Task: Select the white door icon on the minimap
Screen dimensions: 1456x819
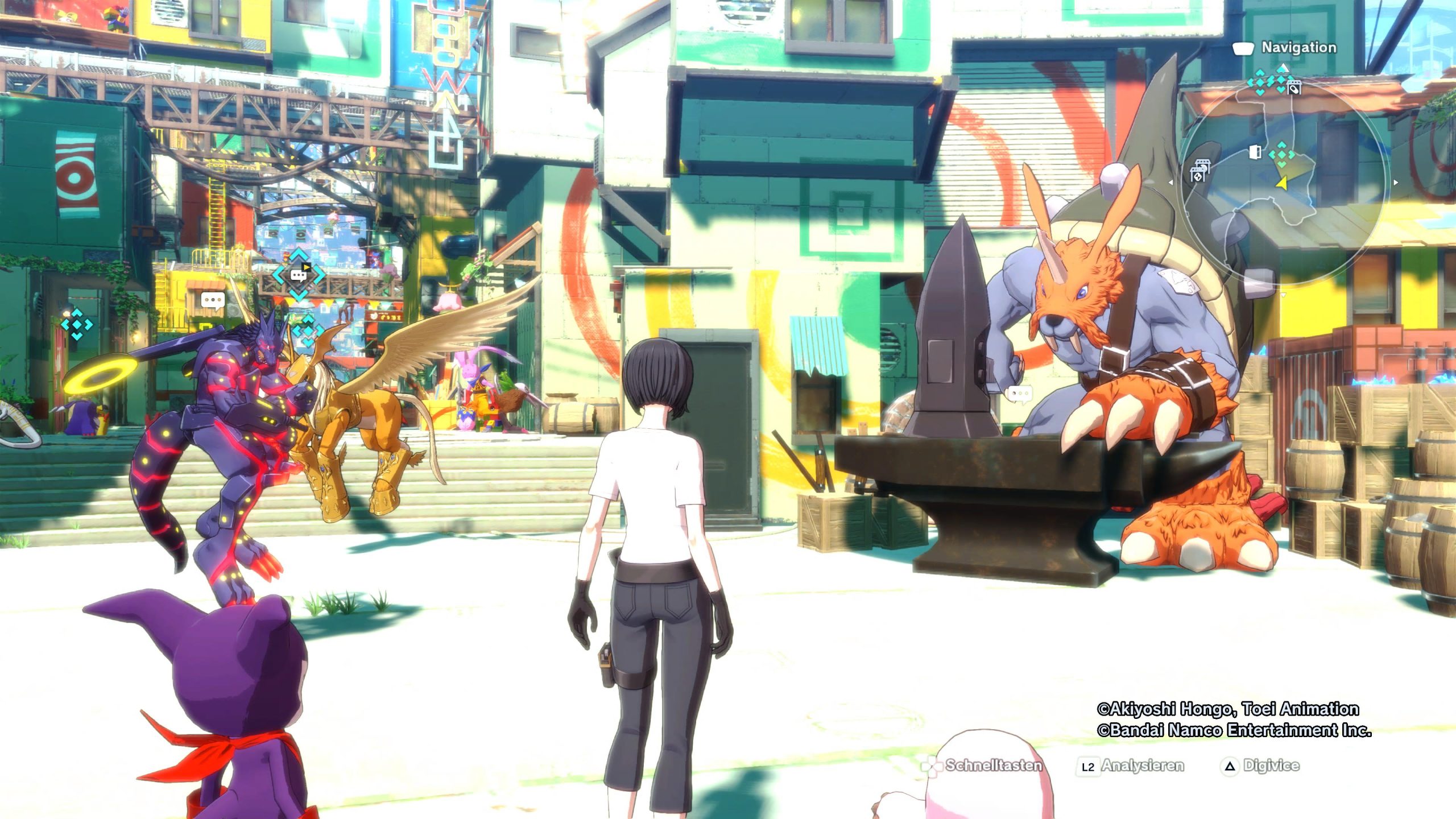Action: (x=1255, y=152)
